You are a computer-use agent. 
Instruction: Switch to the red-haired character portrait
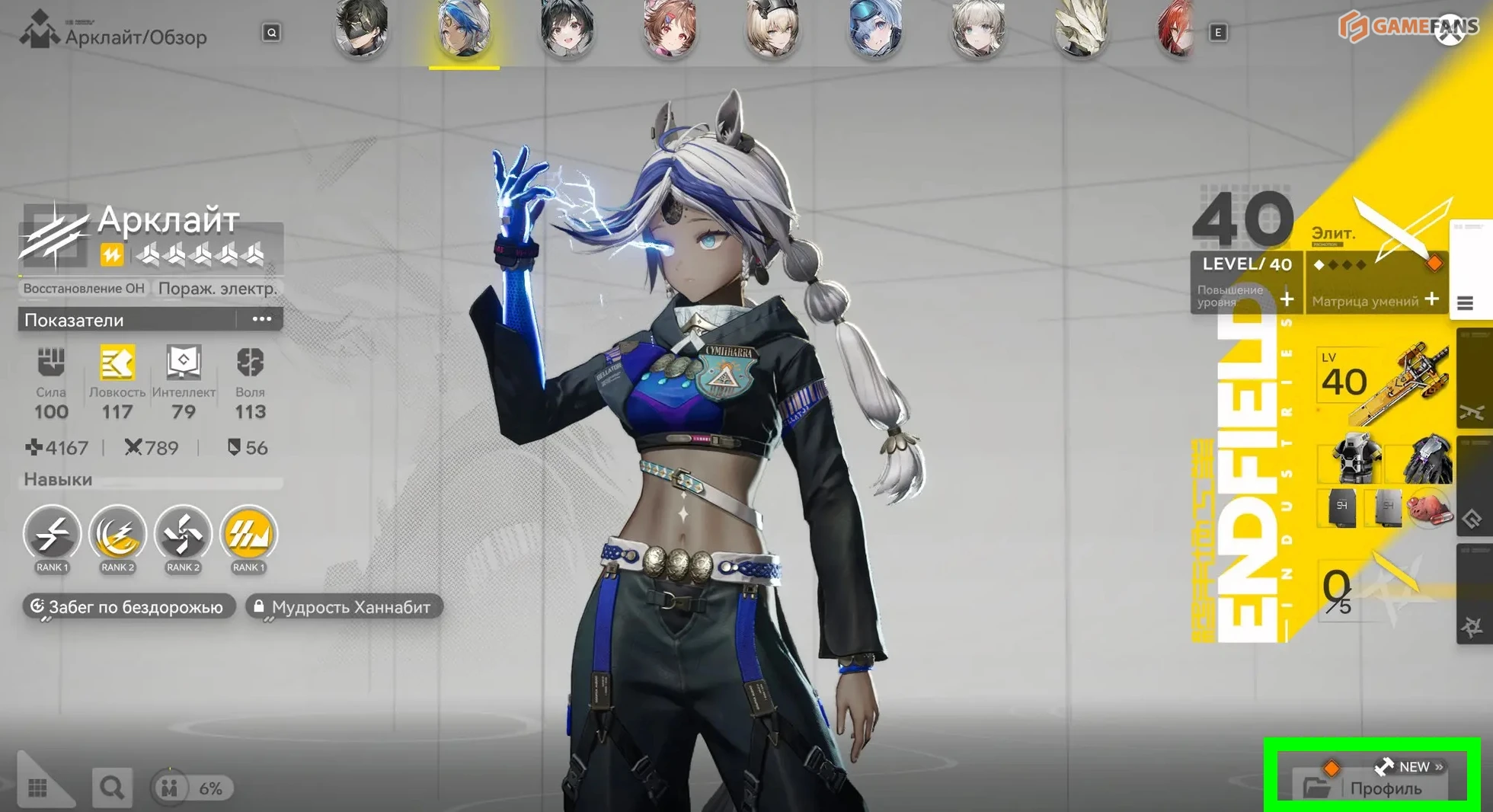[x=1176, y=30]
